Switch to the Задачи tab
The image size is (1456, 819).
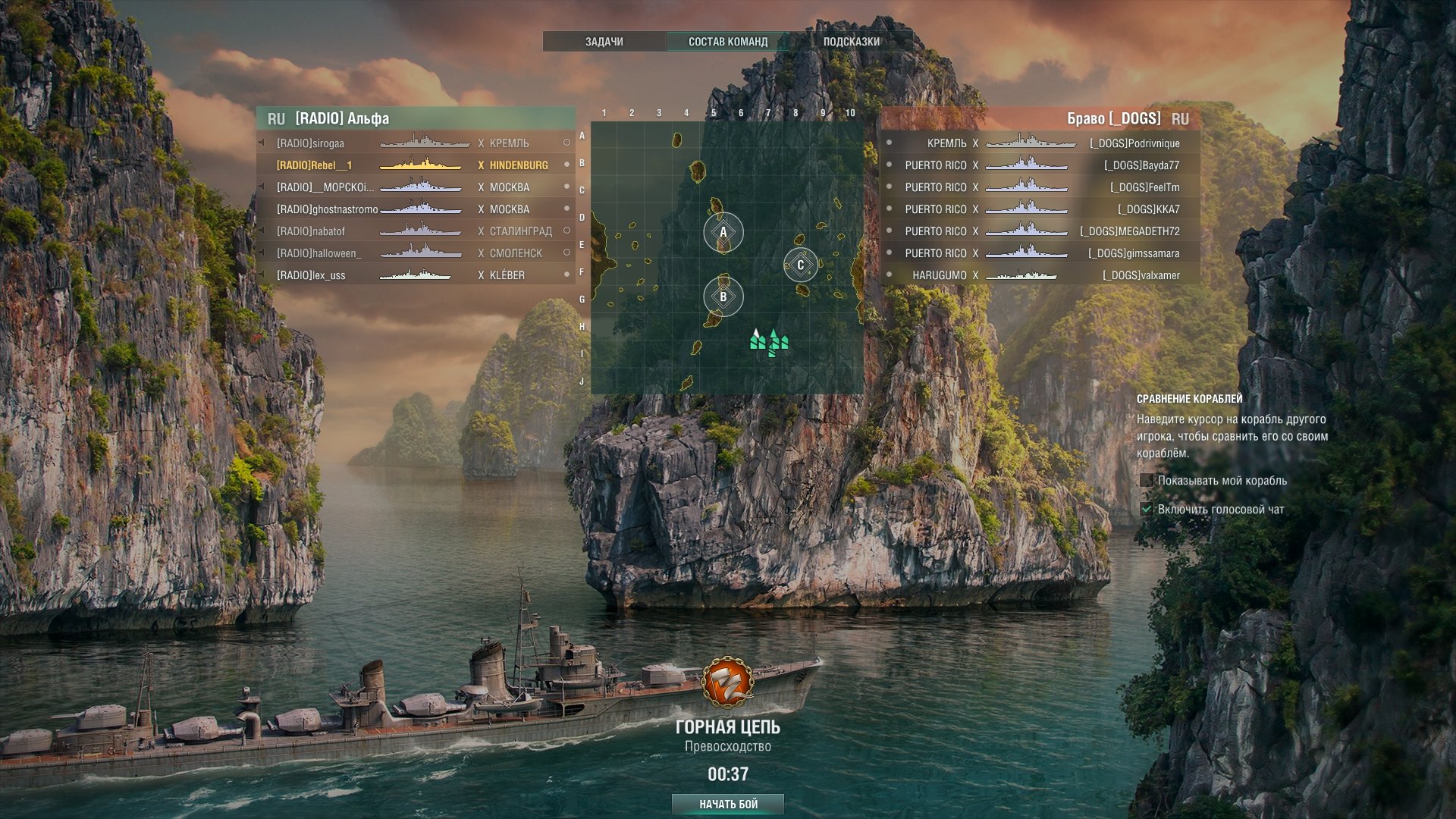604,42
